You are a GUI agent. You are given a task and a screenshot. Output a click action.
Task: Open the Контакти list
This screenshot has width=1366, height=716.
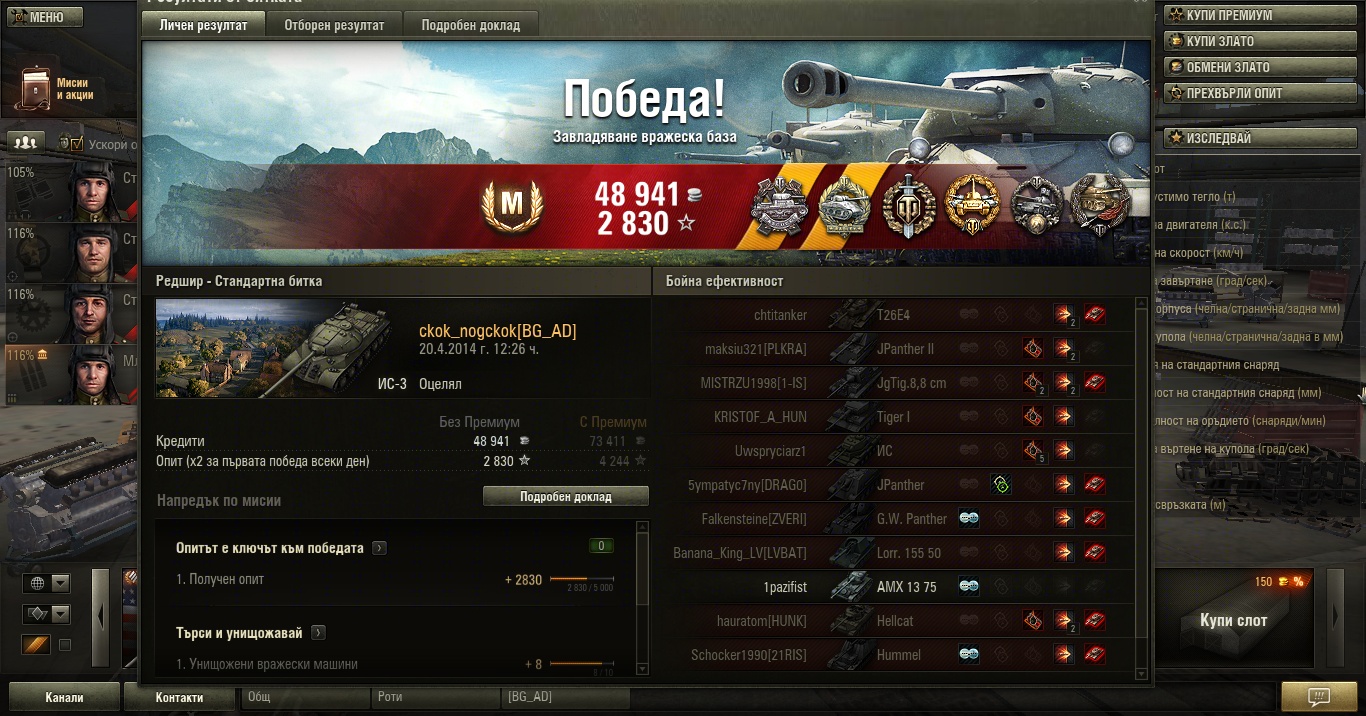point(179,697)
